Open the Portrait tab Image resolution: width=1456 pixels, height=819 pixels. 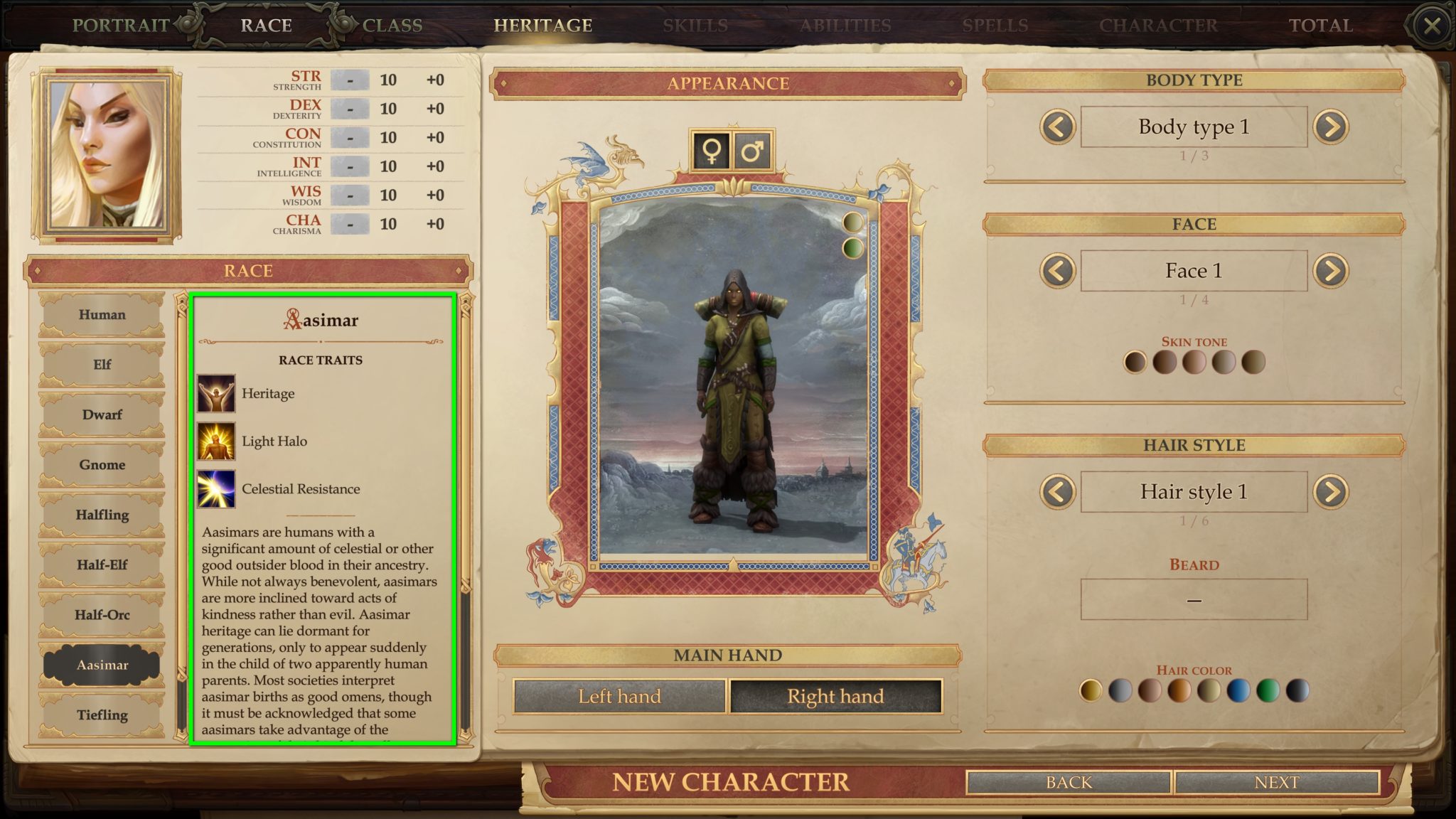[121, 25]
